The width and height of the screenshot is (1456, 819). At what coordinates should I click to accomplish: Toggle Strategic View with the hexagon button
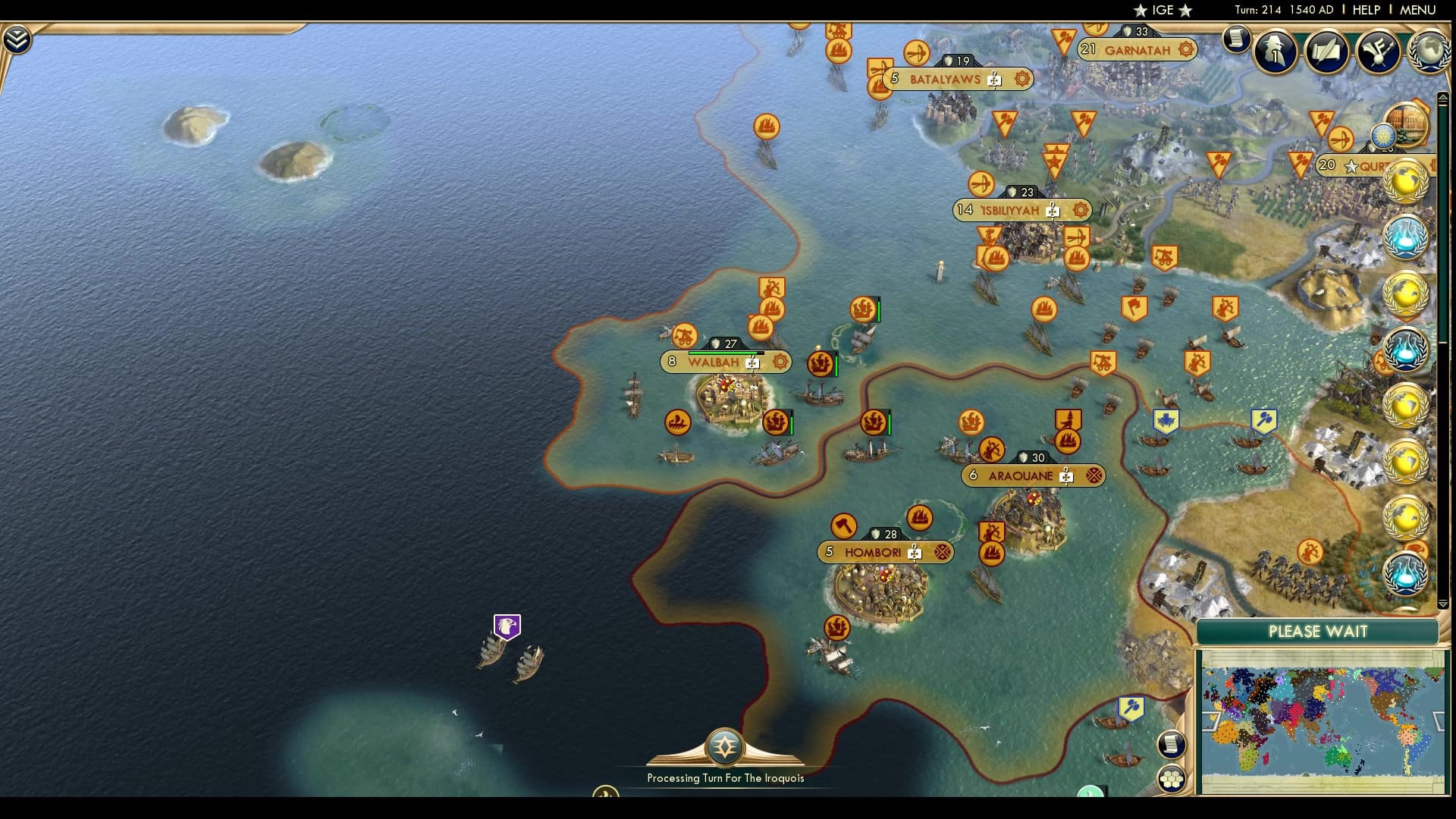(1172, 780)
